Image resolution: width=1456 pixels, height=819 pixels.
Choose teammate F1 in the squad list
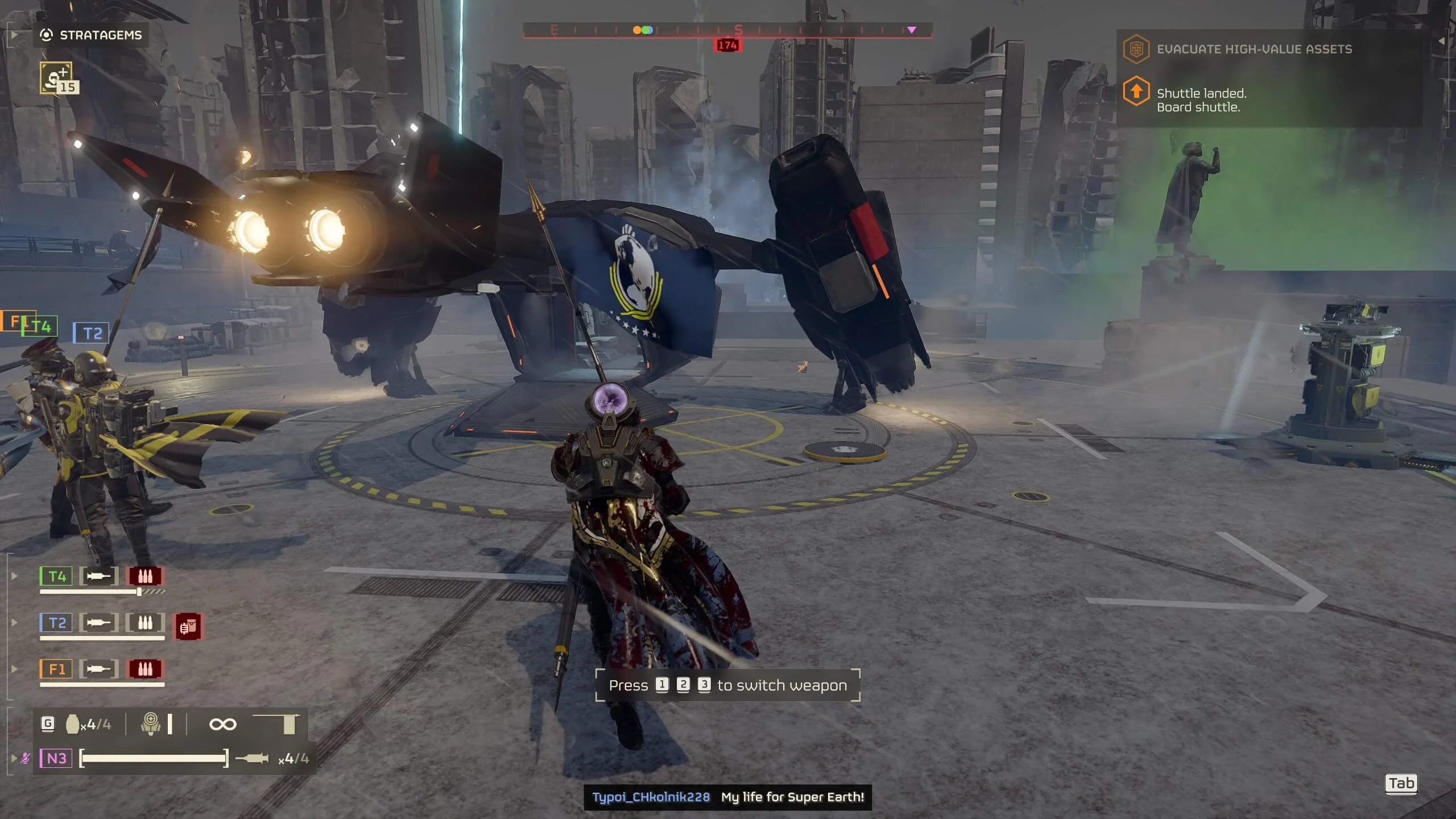point(56,669)
